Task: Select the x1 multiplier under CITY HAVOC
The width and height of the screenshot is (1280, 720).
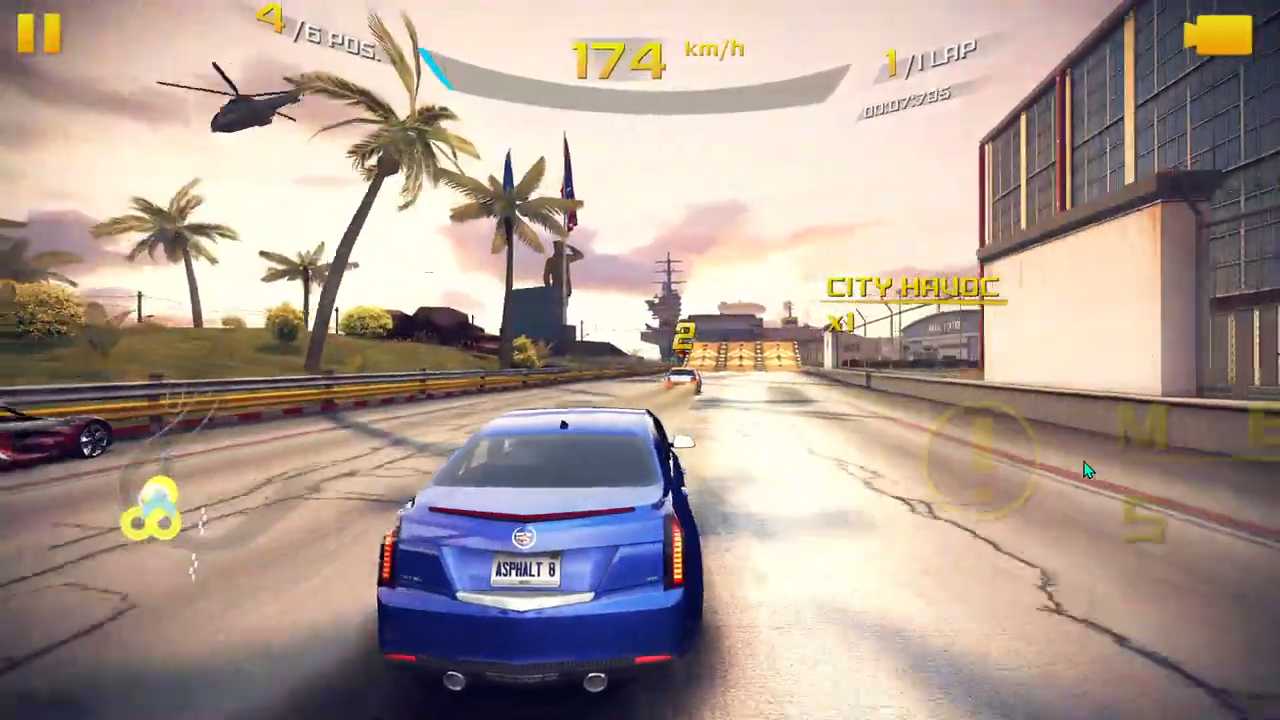Action: (x=843, y=322)
